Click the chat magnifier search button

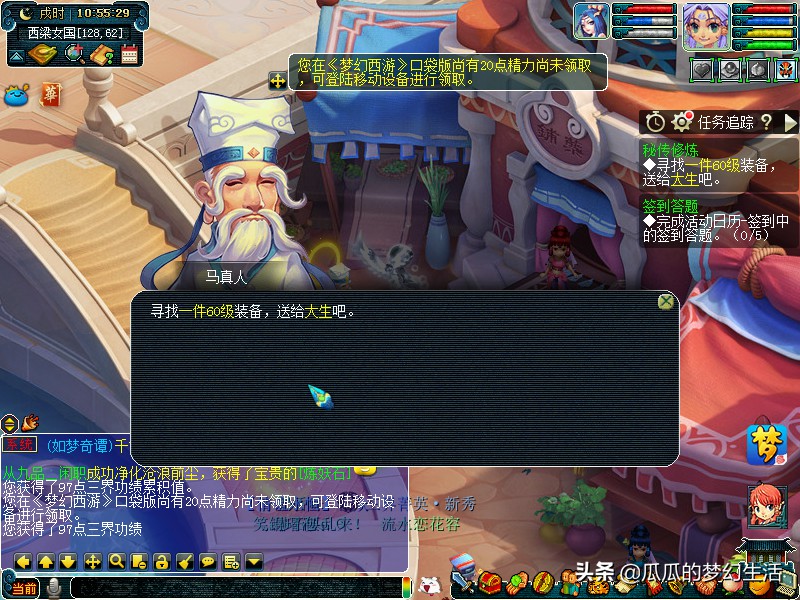pyautogui.click(x=116, y=561)
